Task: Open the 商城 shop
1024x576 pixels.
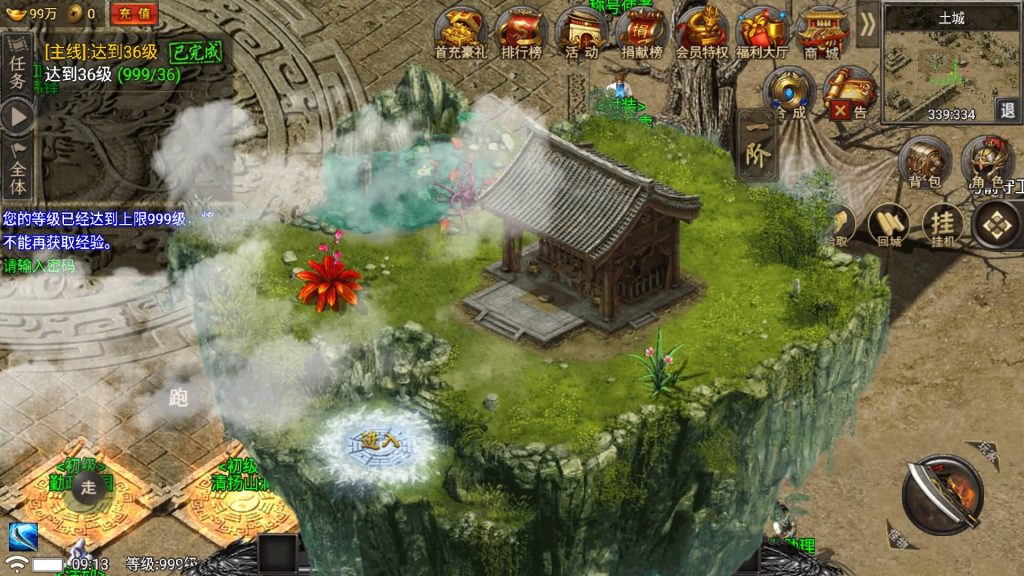Action: pos(822,32)
